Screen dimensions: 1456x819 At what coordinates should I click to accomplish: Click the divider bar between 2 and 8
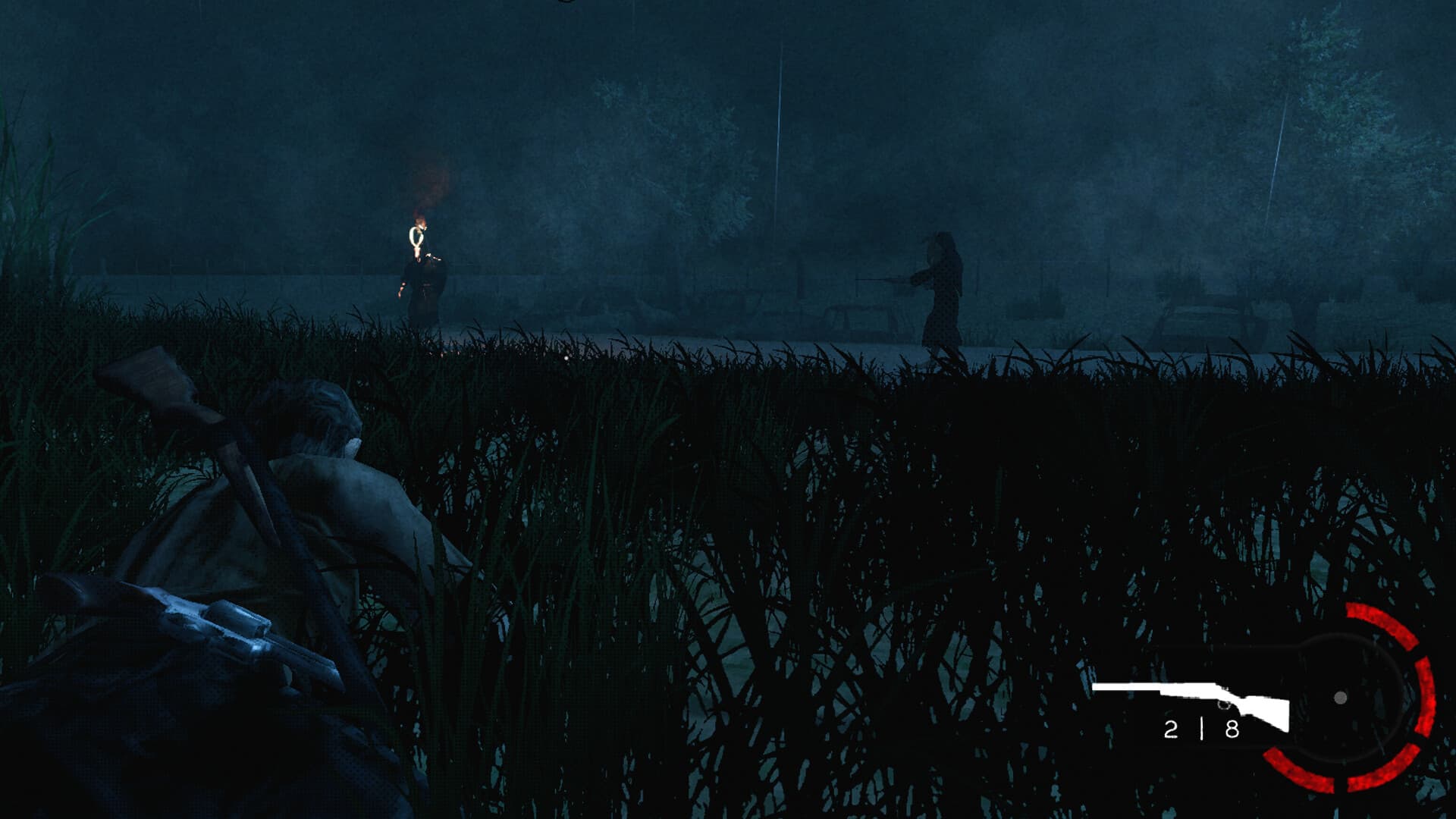[x=1202, y=730]
